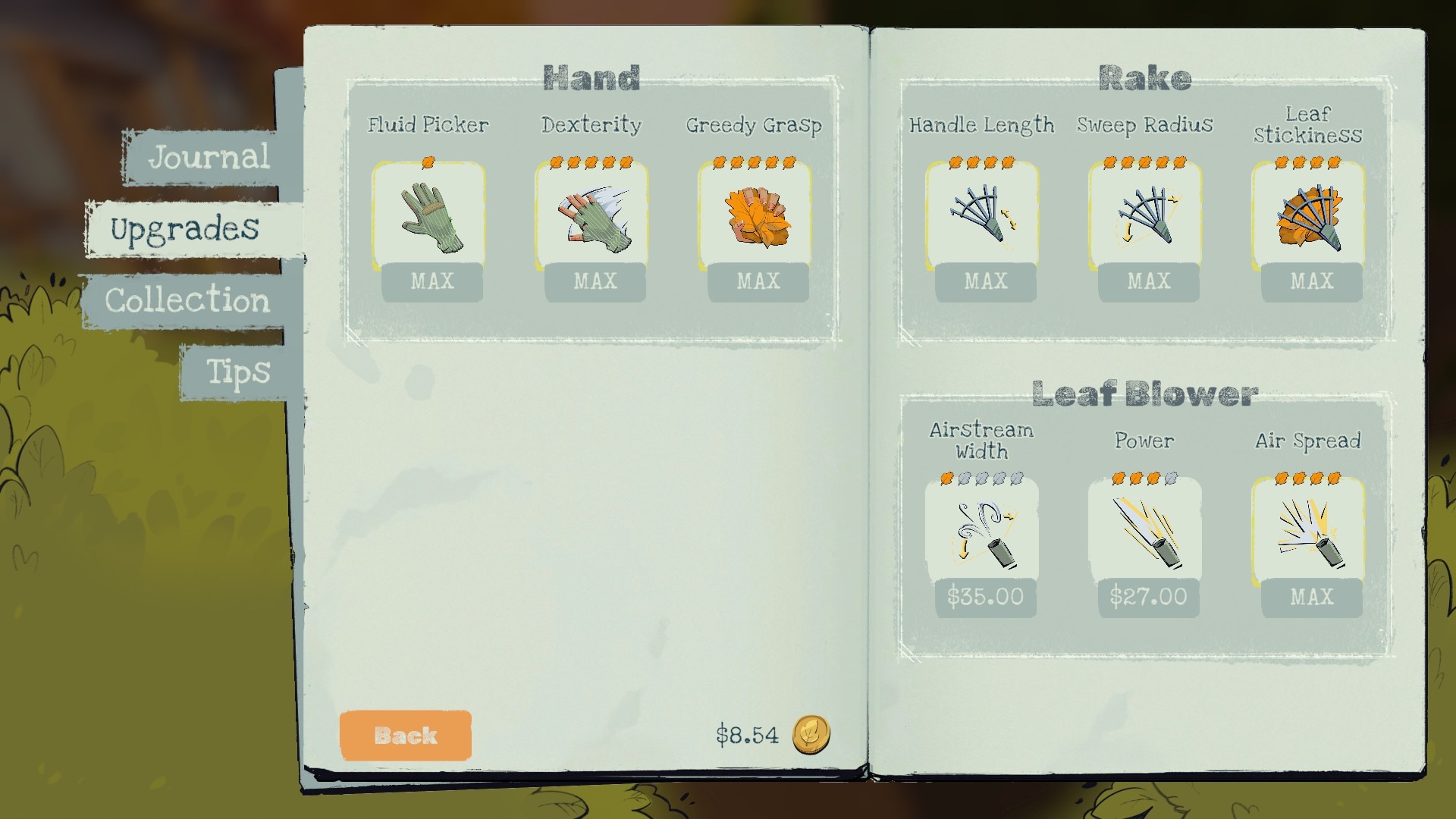Go back with the orange Back button
This screenshot has width=1456, height=819.
pos(406,735)
